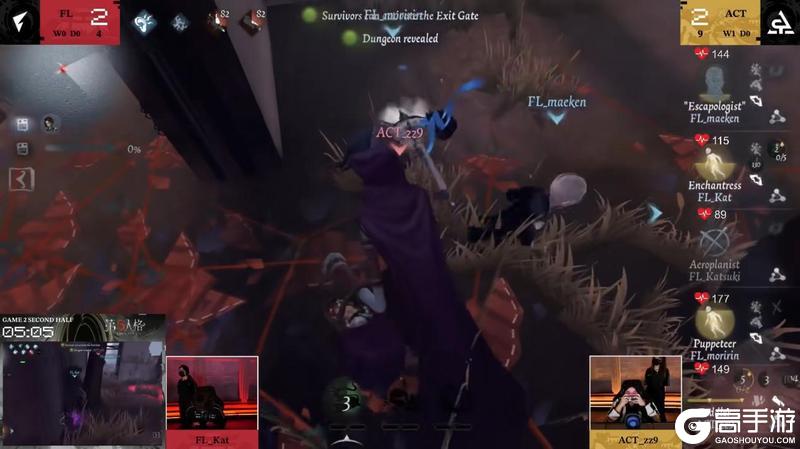The height and width of the screenshot is (449, 800).
Task: Select the small character portrait beside camera icon
Action: (x=48, y=124)
